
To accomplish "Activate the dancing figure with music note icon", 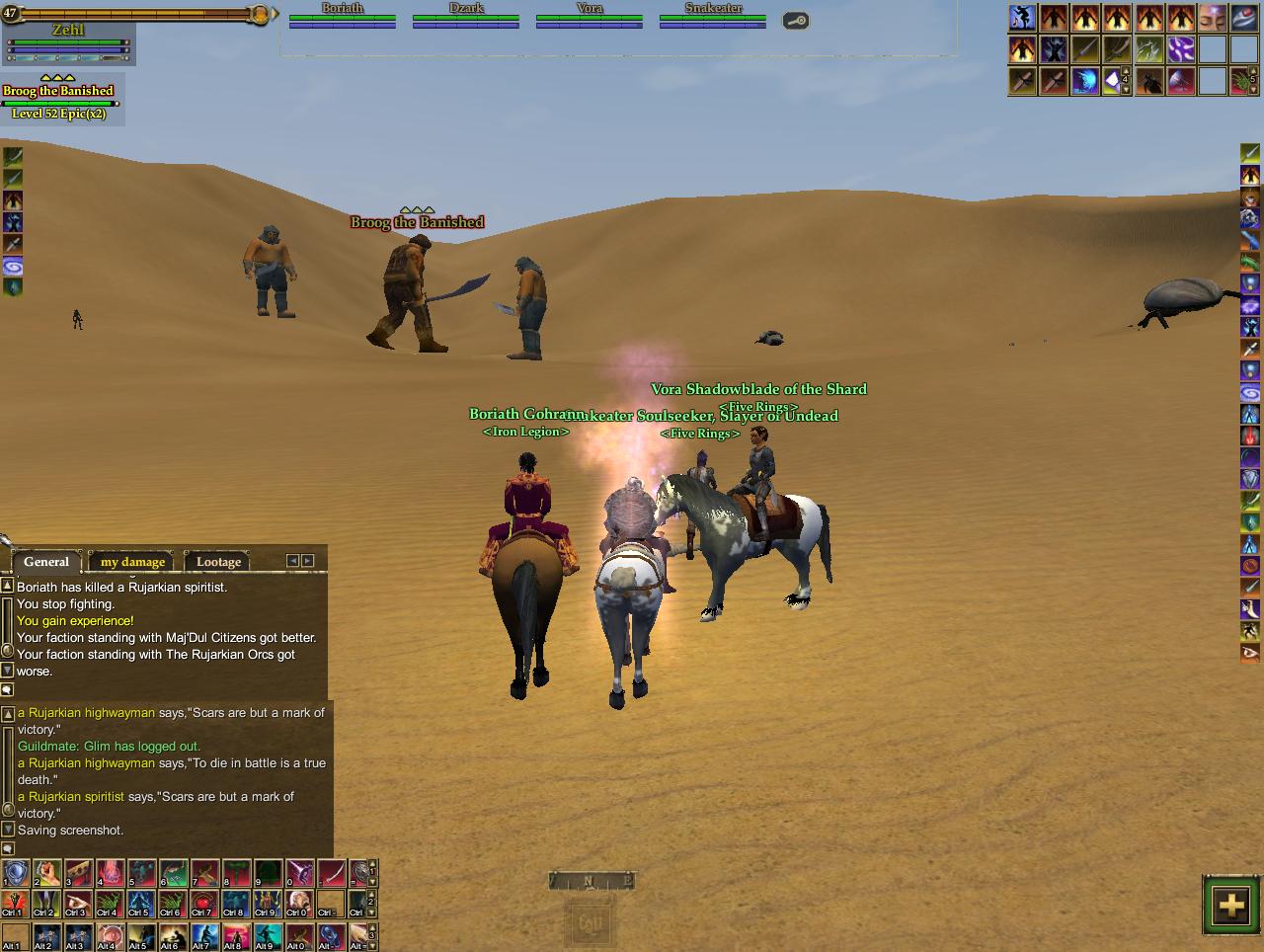I will (1022, 18).
